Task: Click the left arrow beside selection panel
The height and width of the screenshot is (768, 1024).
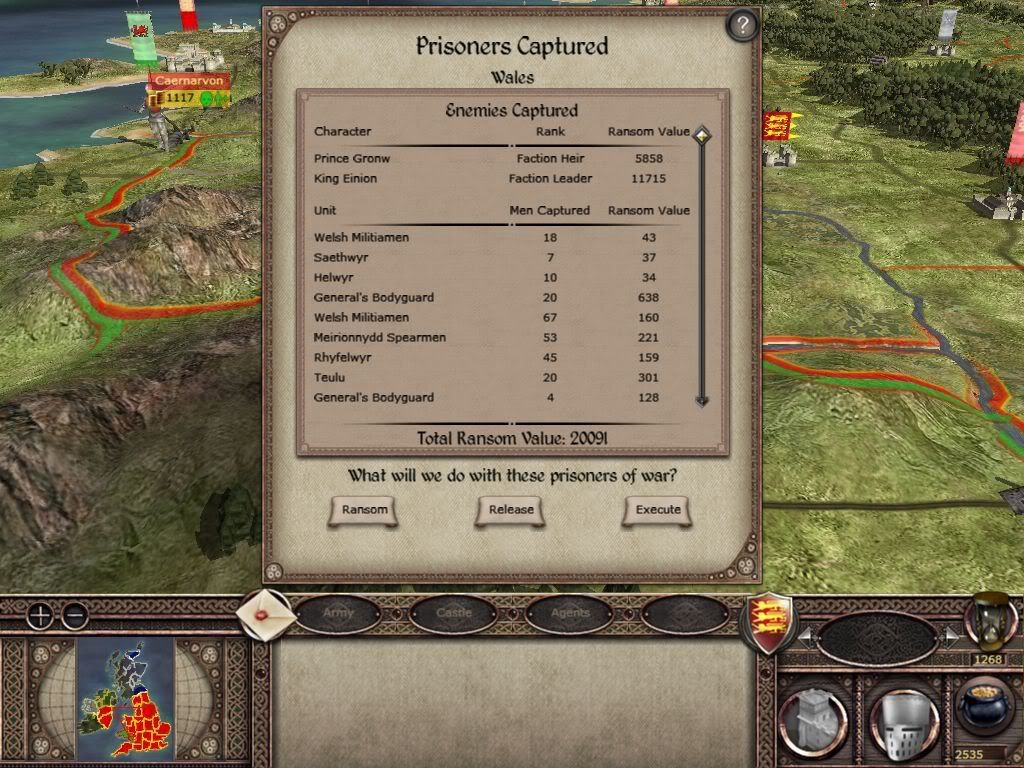Action: 803,635
